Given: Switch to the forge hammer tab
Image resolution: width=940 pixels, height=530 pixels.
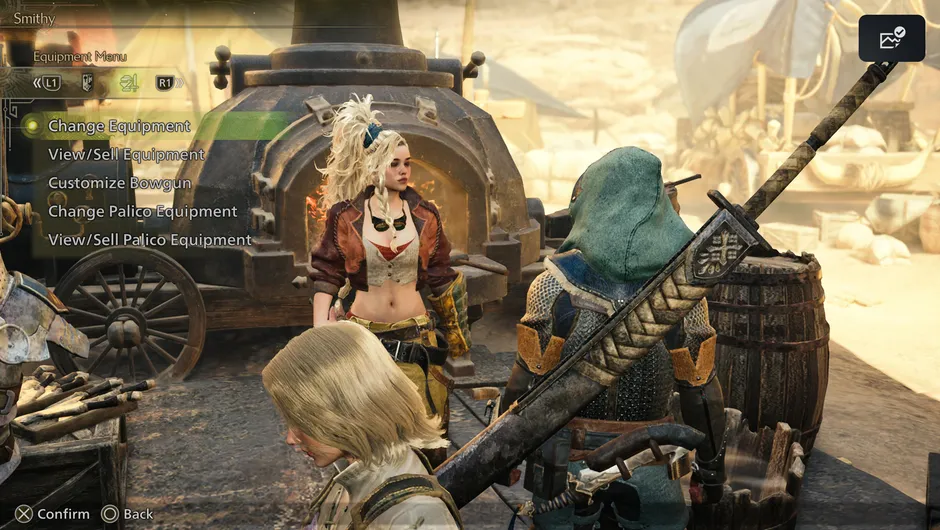Looking at the screenshot, I should pyautogui.click(x=87, y=83).
